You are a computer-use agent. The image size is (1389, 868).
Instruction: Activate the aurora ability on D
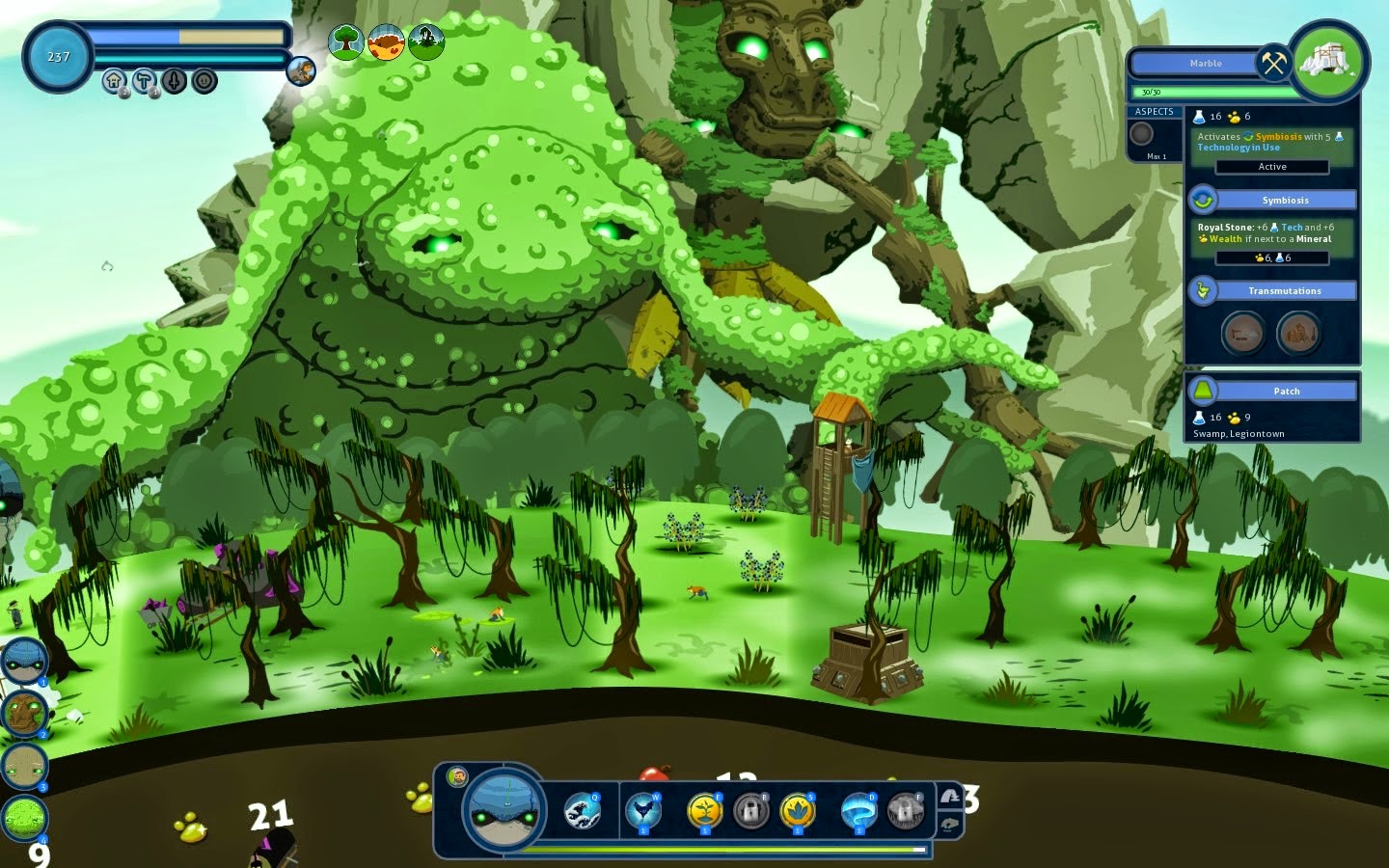tap(858, 810)
